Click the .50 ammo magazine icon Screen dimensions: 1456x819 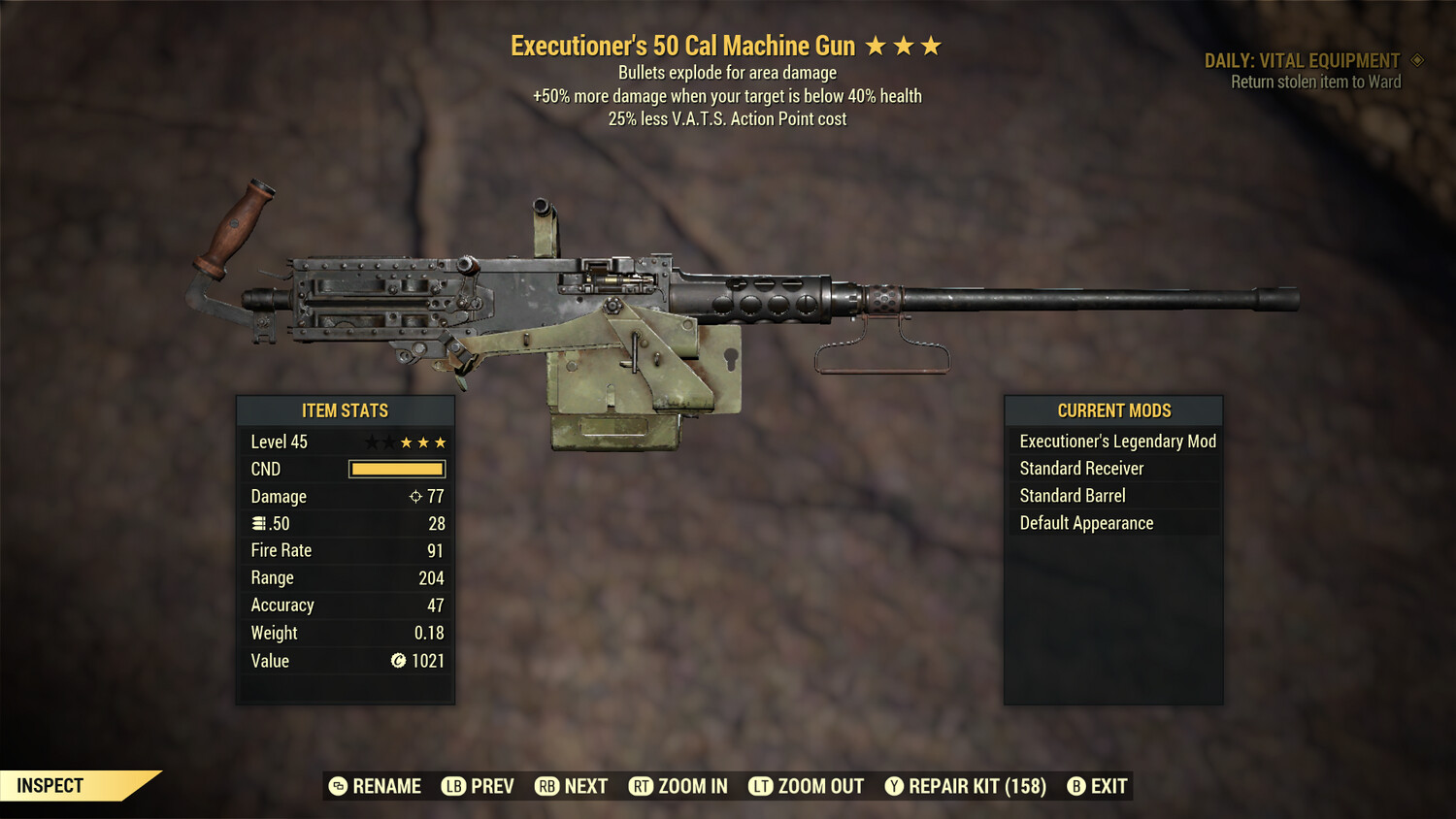[258, 523]
